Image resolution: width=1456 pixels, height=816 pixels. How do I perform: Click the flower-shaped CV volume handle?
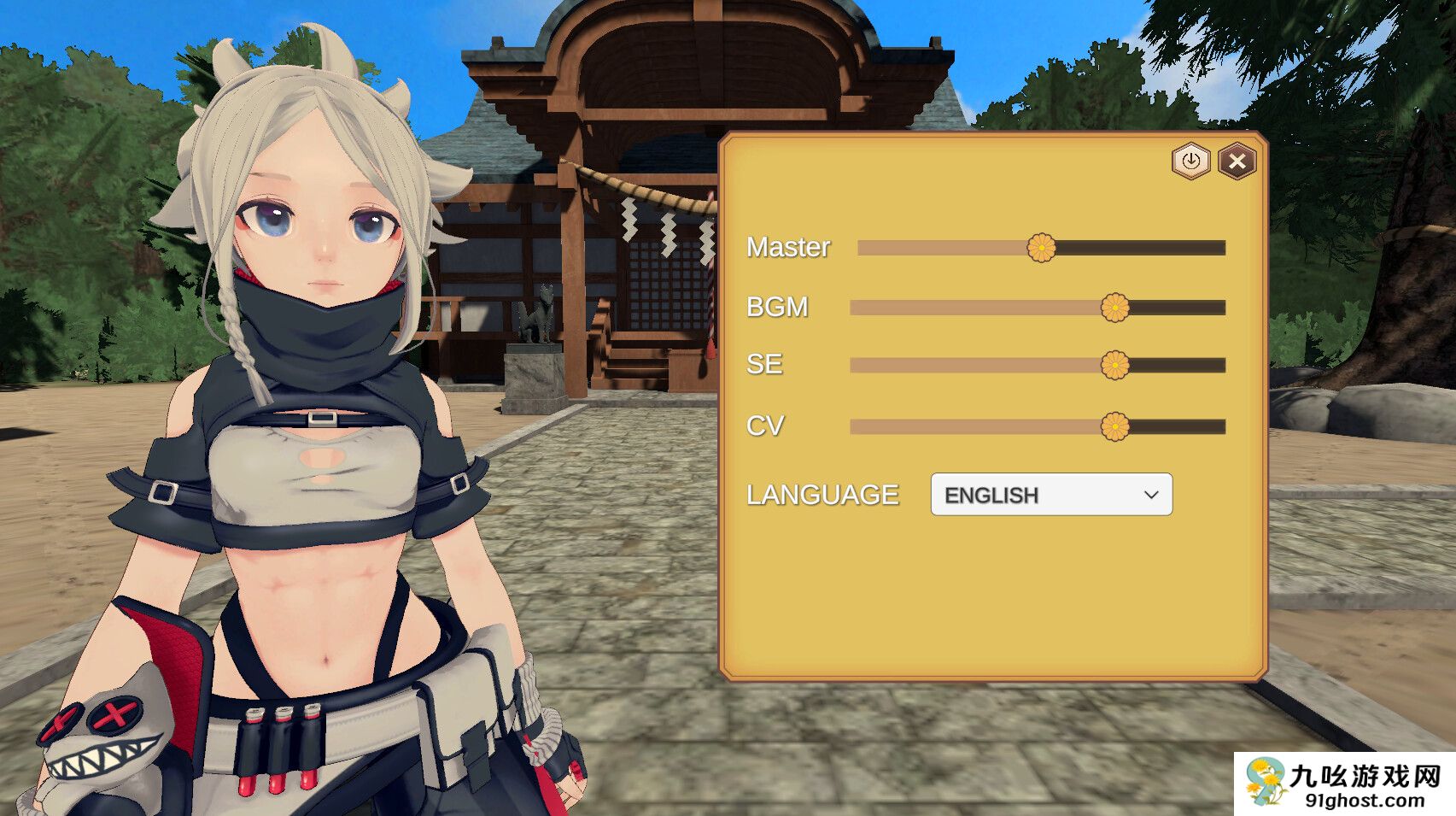(x=1116, y=424)
